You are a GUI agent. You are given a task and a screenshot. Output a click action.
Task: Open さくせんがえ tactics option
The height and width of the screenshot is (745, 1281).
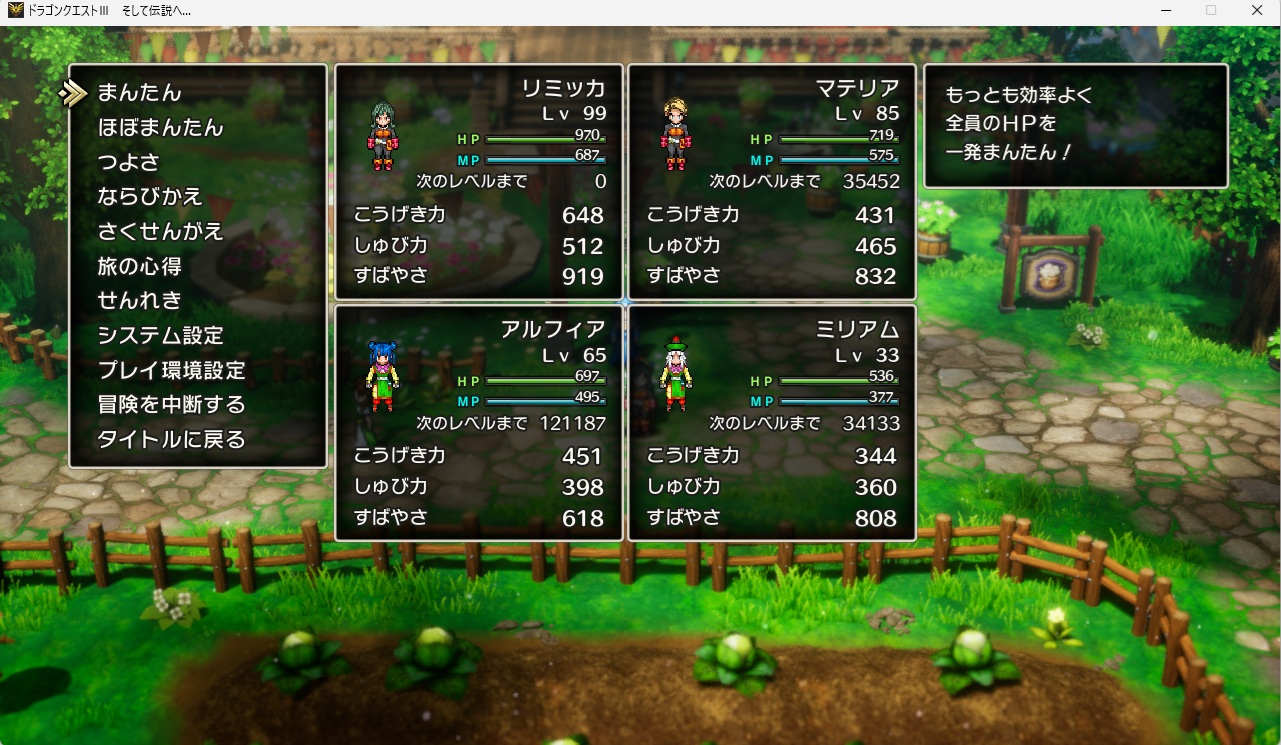[x=160, y=231]
